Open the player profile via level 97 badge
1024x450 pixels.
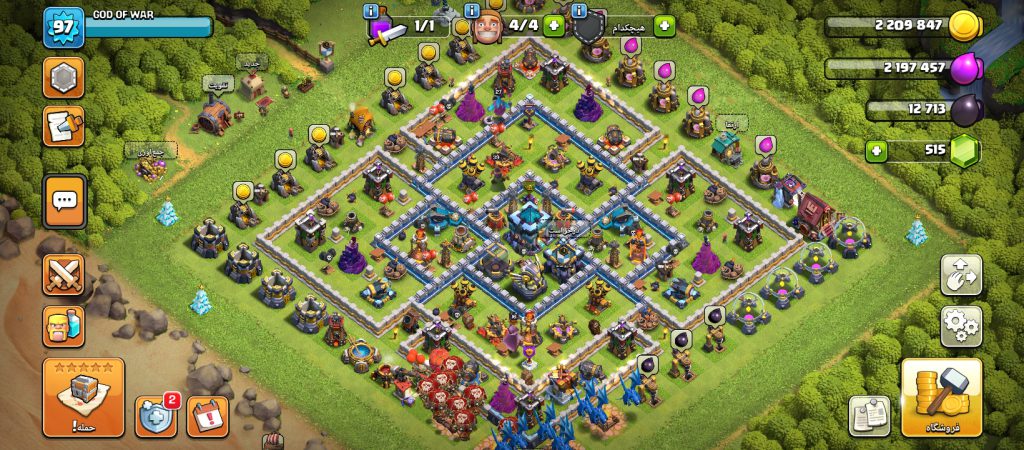pos(62,26)
